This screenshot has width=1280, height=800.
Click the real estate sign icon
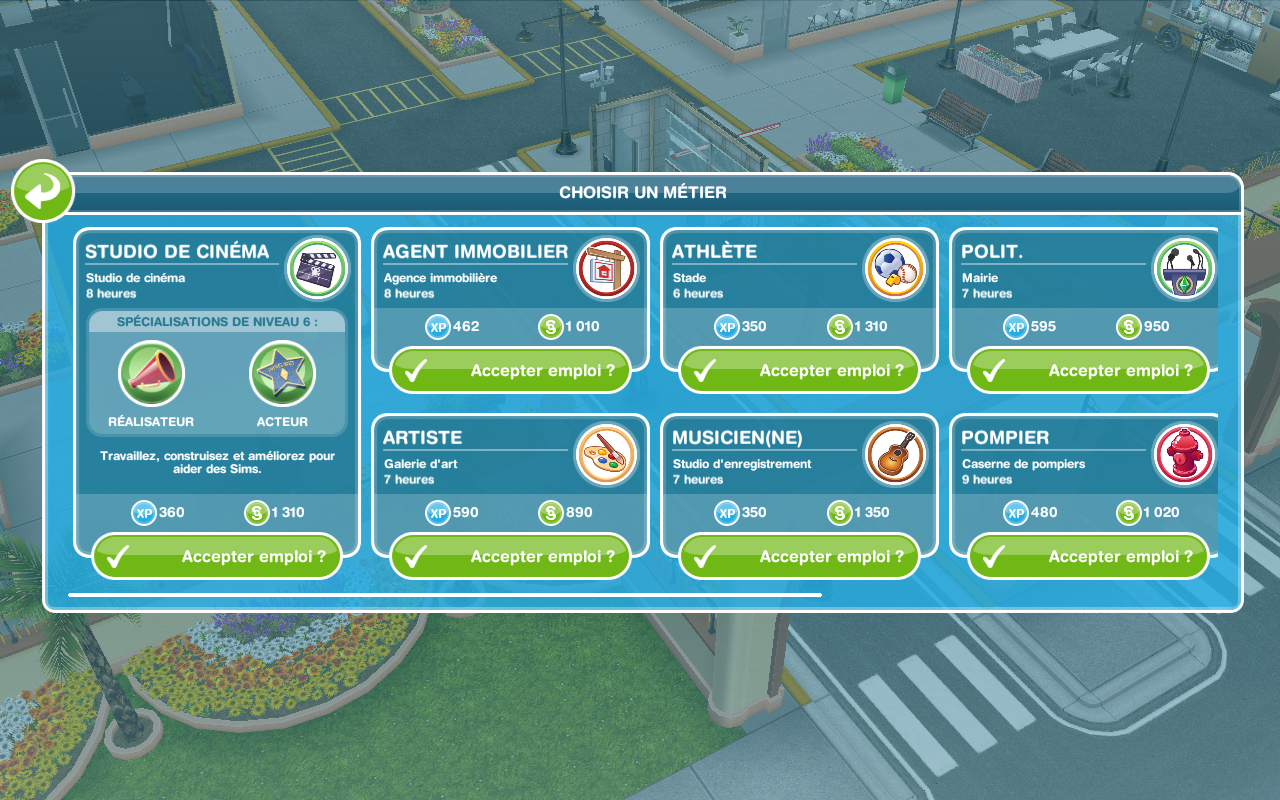(607, 269)
